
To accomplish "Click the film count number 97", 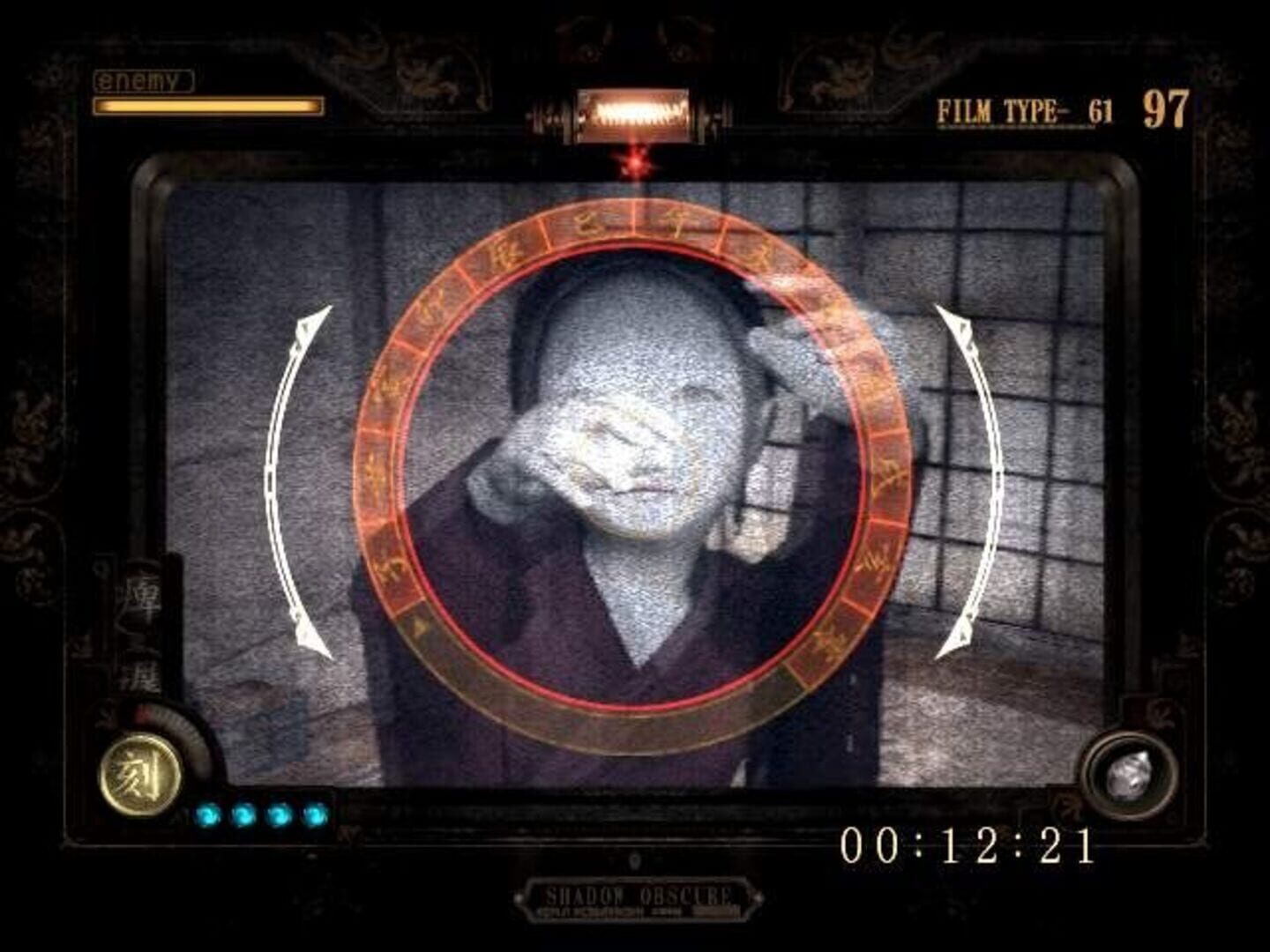I will tap(1164, 108).
